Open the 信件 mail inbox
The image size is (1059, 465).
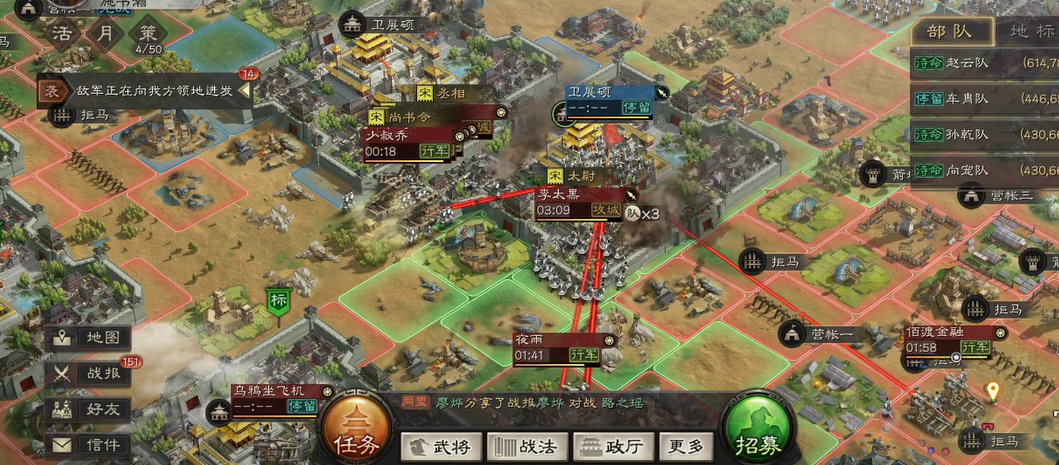[88, 444]
